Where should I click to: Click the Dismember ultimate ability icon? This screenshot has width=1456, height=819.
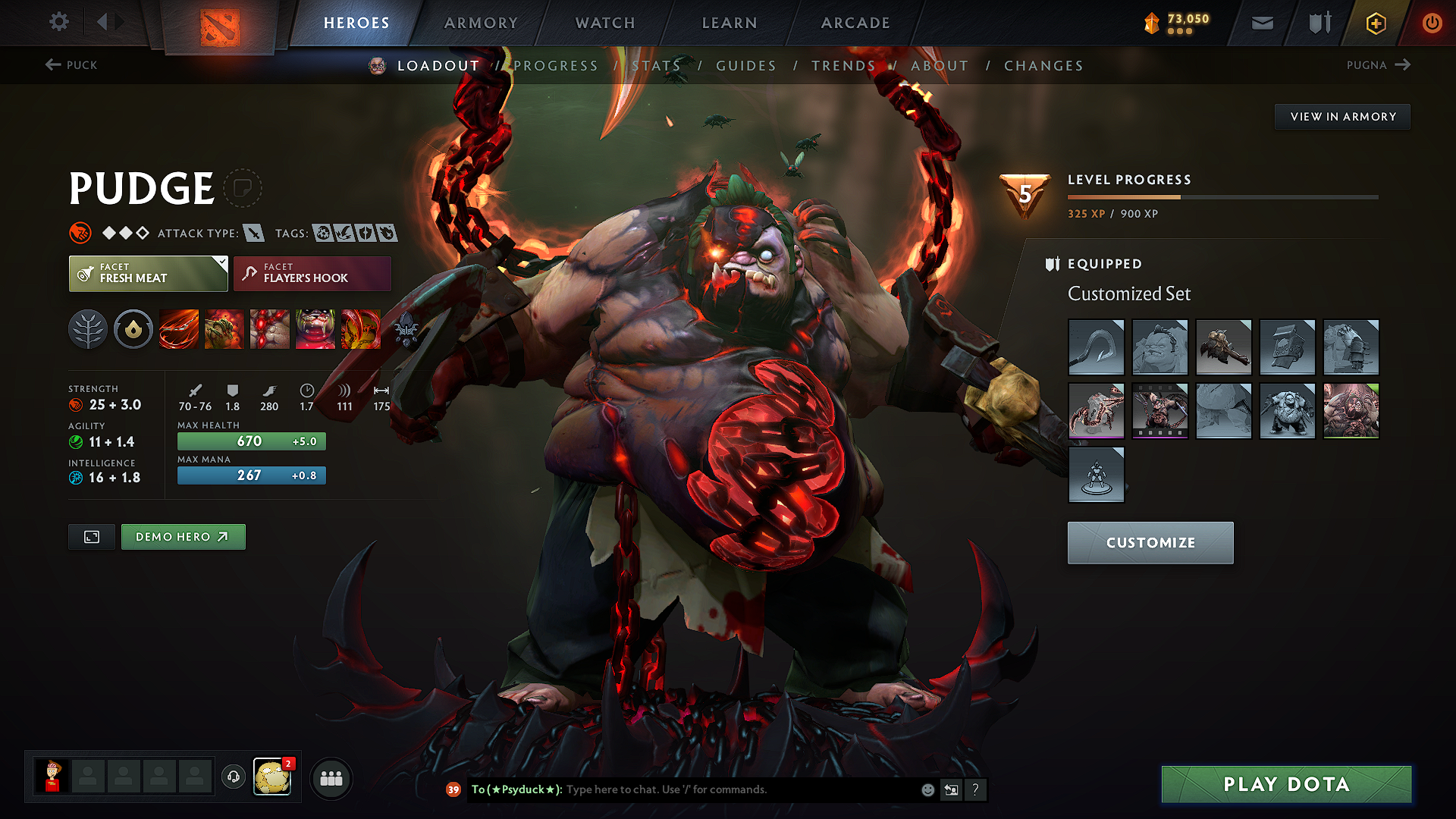[315, 329]
